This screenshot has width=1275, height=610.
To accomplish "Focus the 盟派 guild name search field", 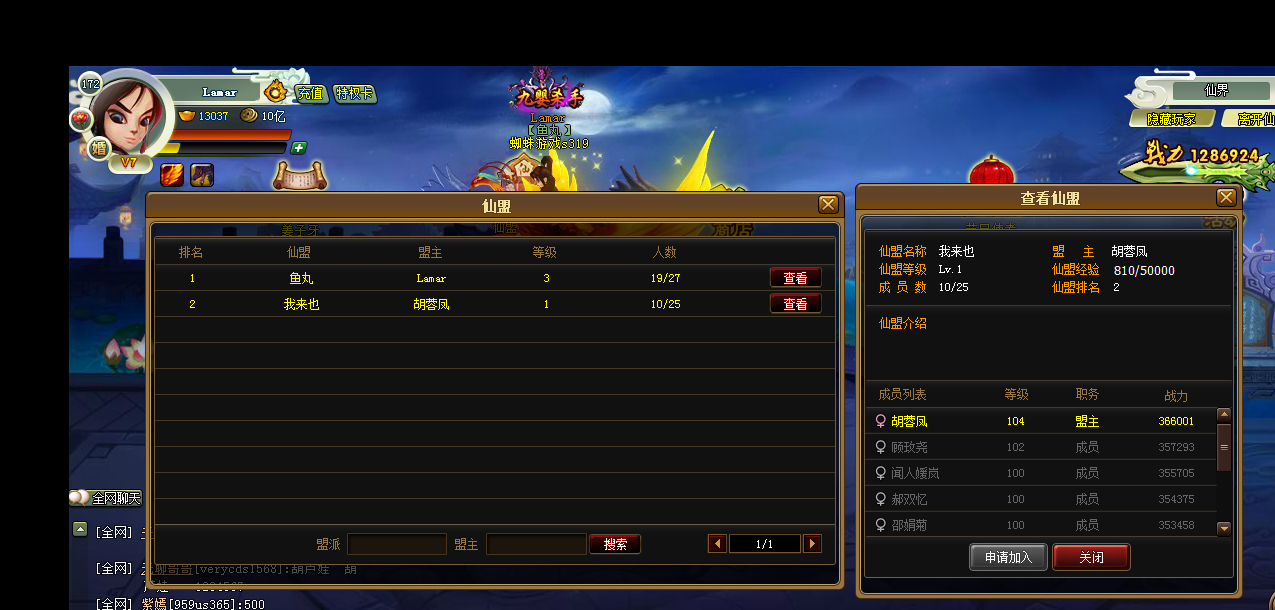I will [x=396, y=544].
